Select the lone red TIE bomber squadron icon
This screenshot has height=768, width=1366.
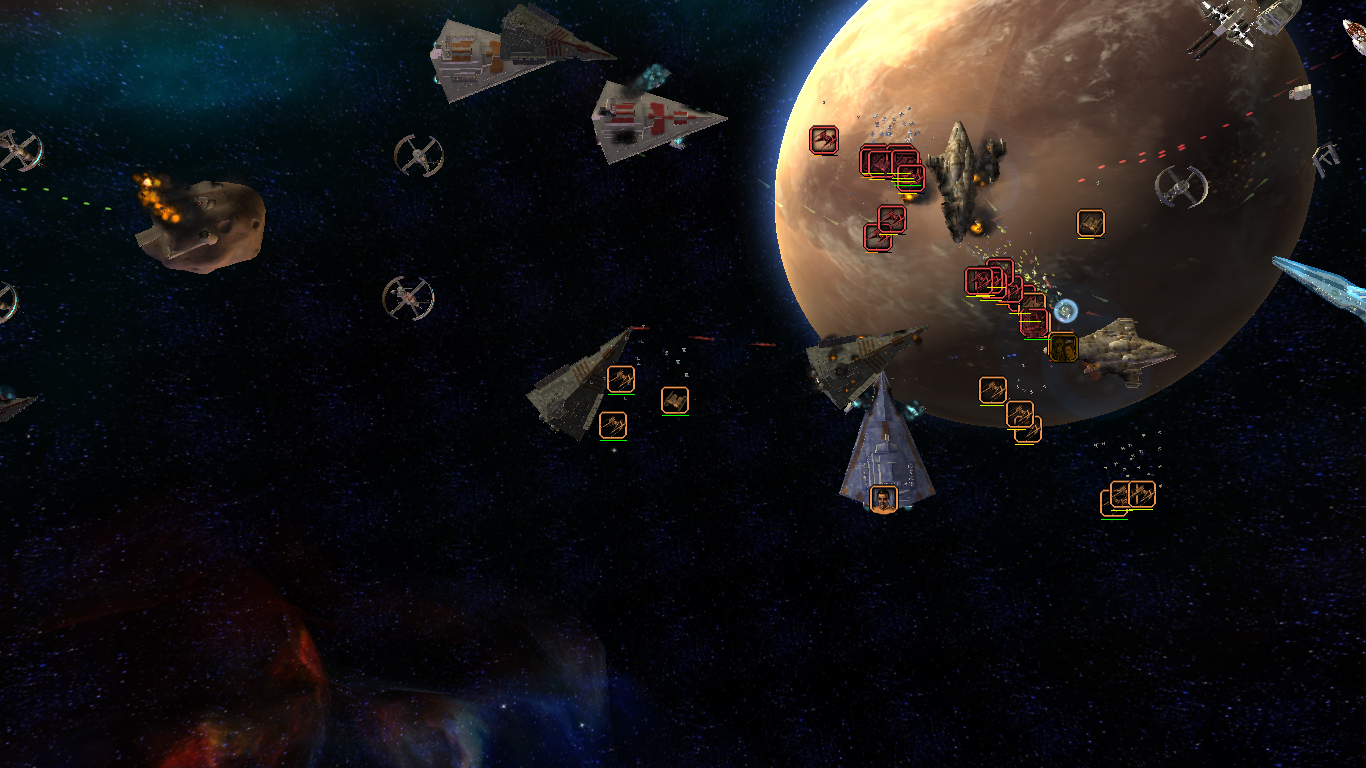coord(820,138)
